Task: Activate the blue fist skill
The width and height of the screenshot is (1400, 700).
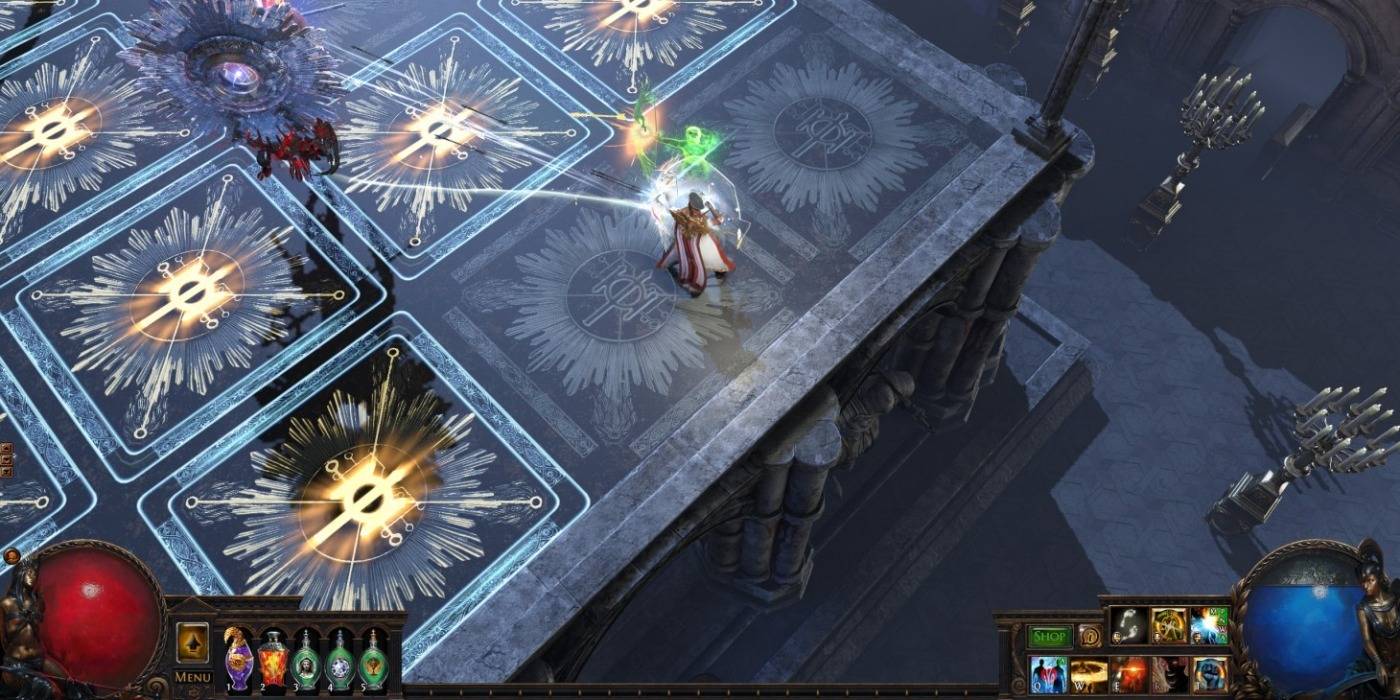Action: [1210, 674]
